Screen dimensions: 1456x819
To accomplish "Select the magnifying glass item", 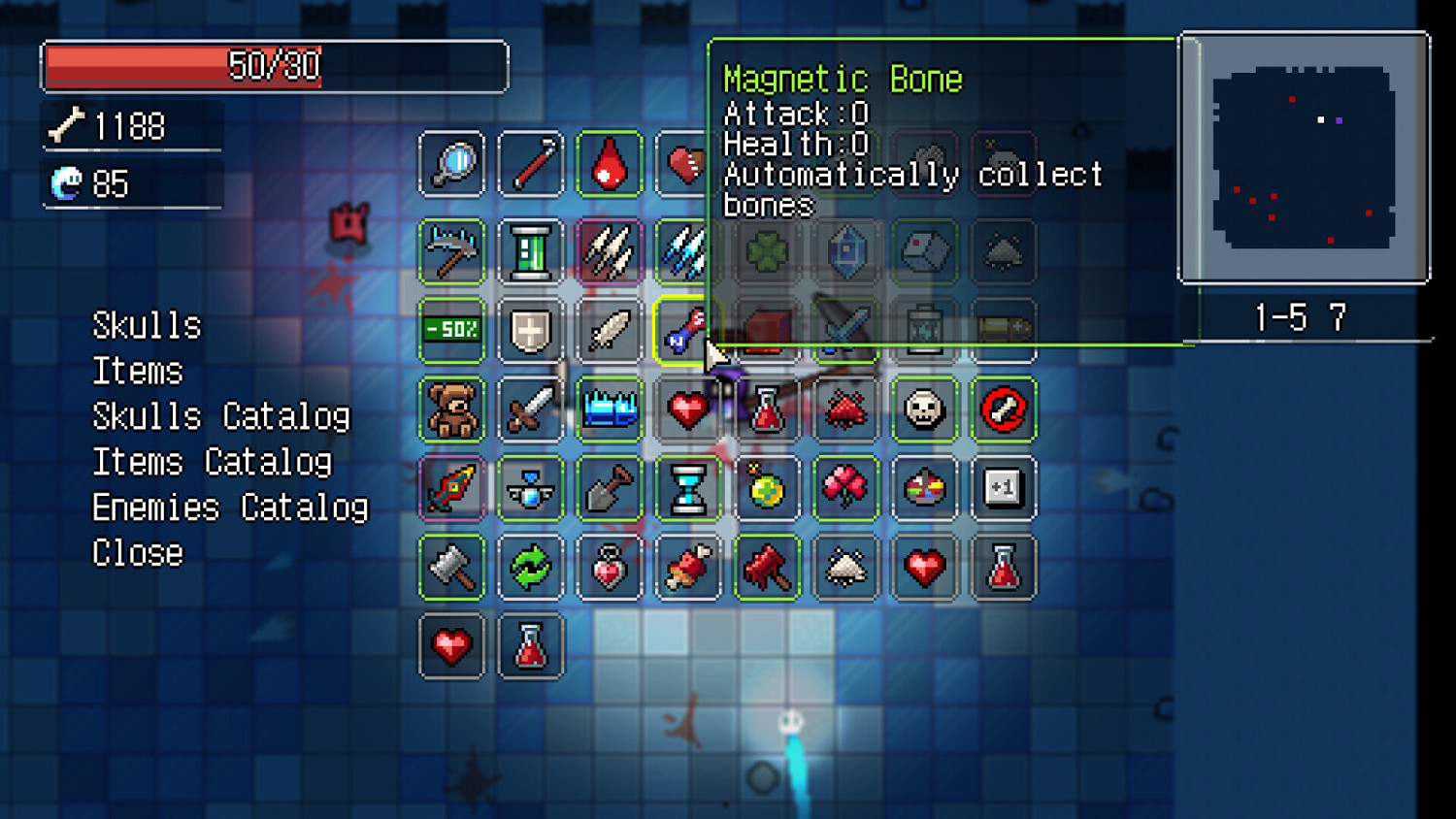I will 451,163.
